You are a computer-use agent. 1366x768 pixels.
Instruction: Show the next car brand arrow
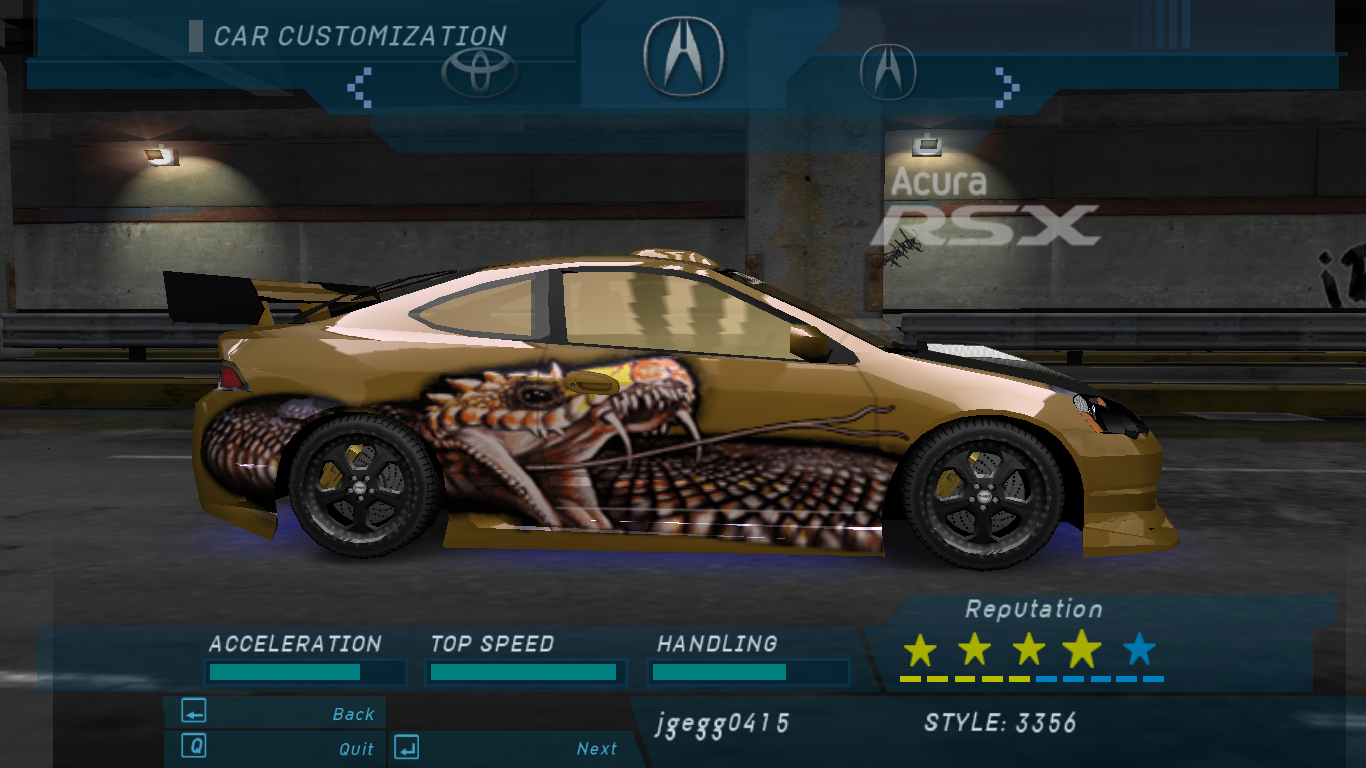point(1007,87)
